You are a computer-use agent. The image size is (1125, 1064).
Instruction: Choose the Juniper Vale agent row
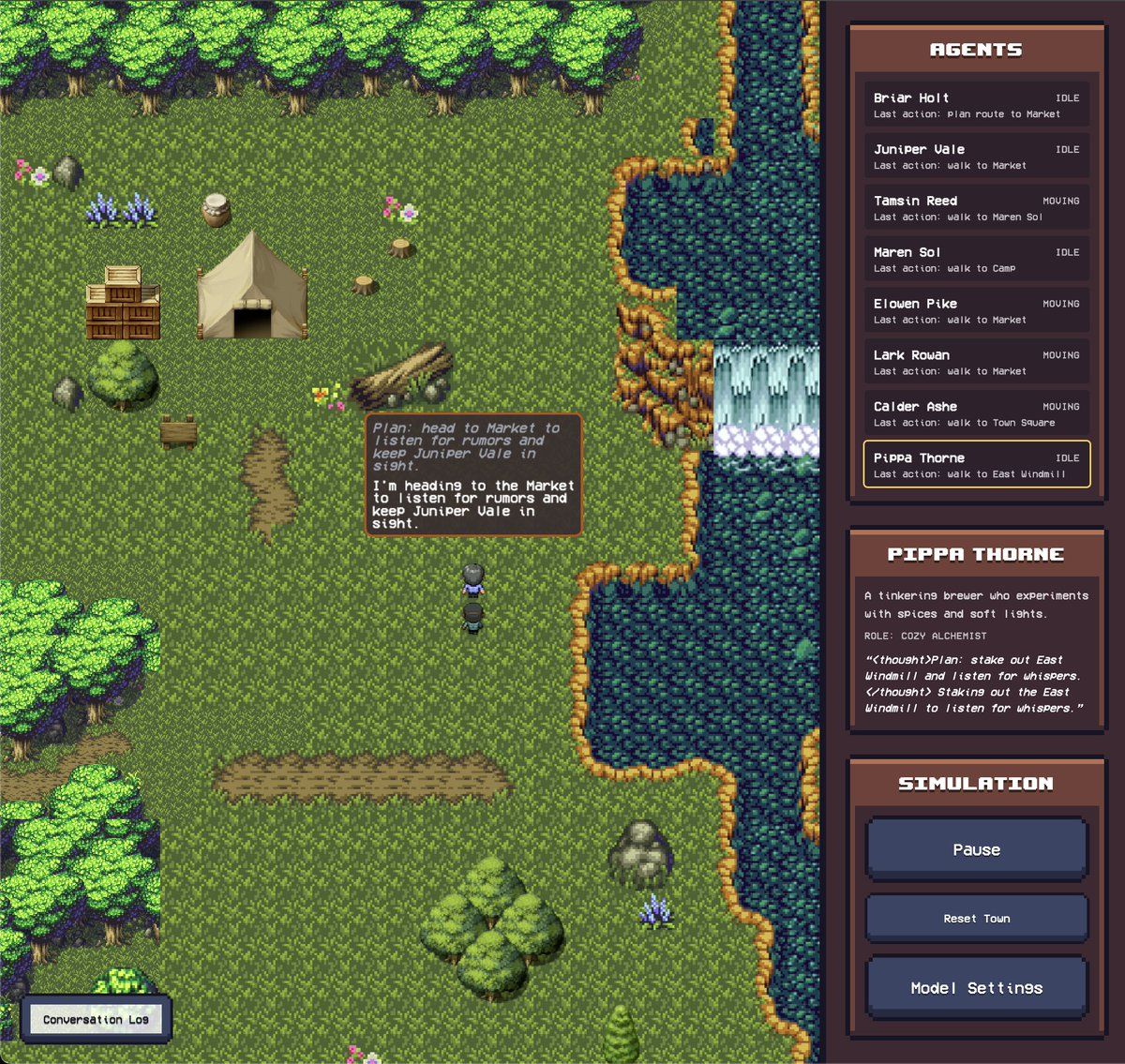pyautogui.click(x=976, y=157)
